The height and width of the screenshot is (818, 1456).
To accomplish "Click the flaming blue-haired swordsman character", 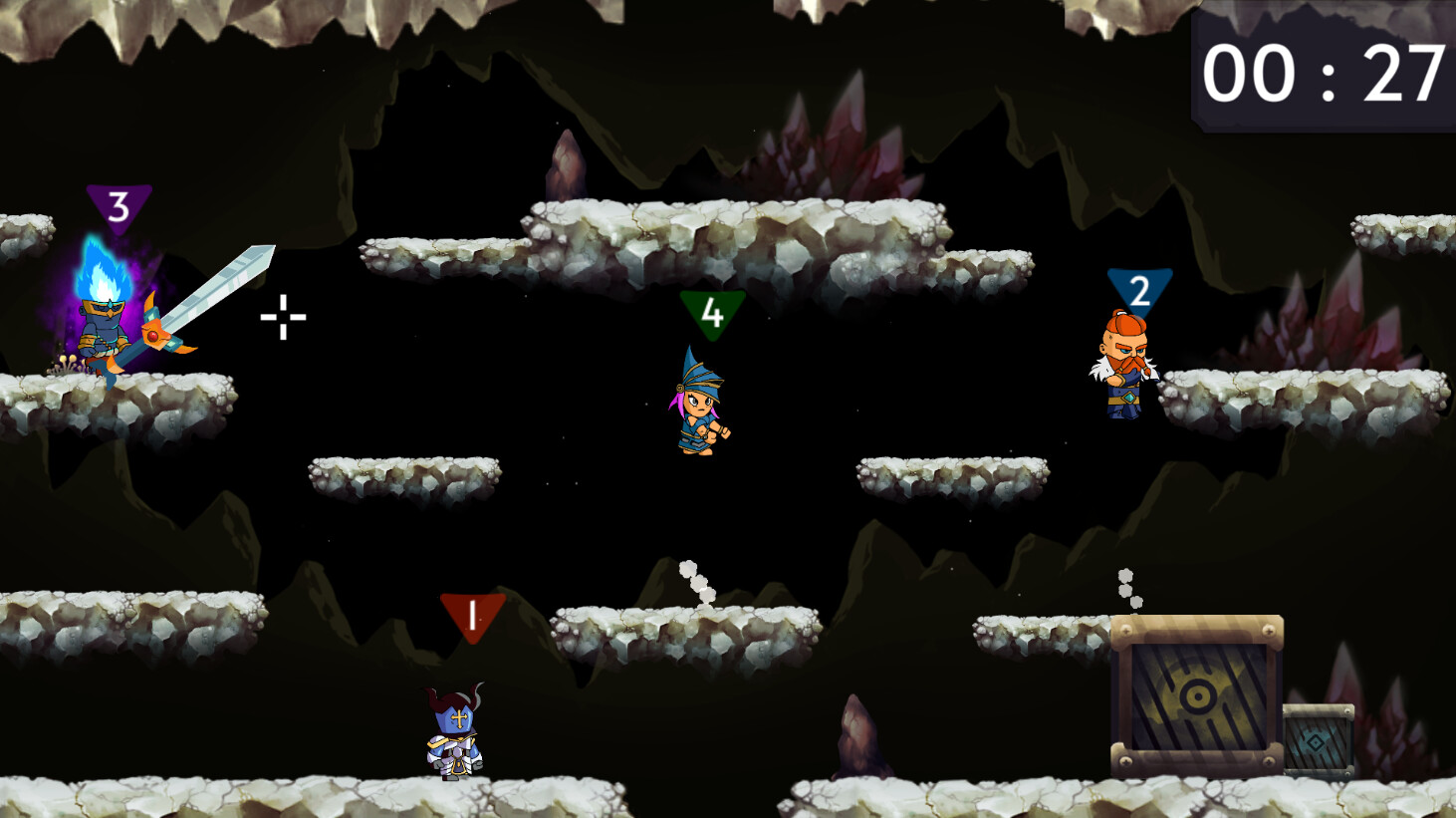I will 105,329.
